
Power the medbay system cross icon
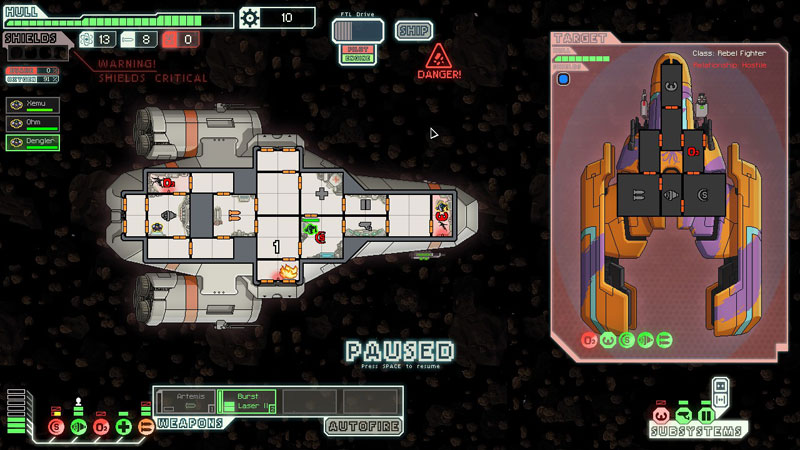[x=123, y=427]
